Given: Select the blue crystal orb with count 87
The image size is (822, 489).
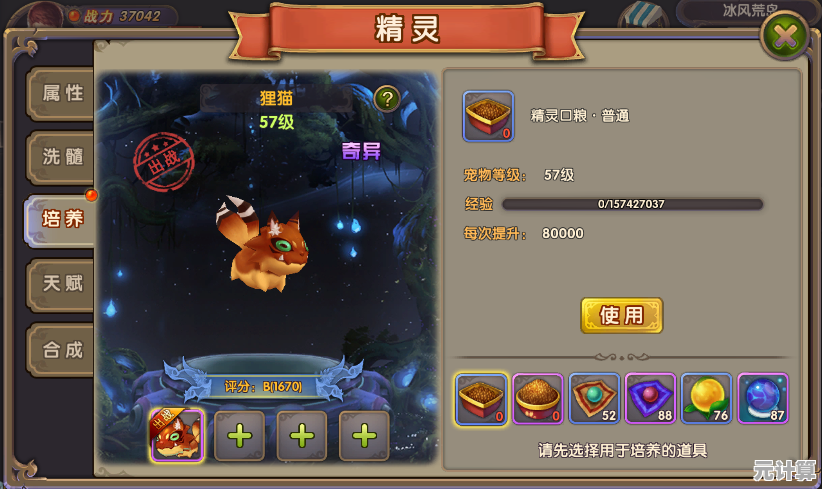Looking at the screenshot, I should [763, 399].
